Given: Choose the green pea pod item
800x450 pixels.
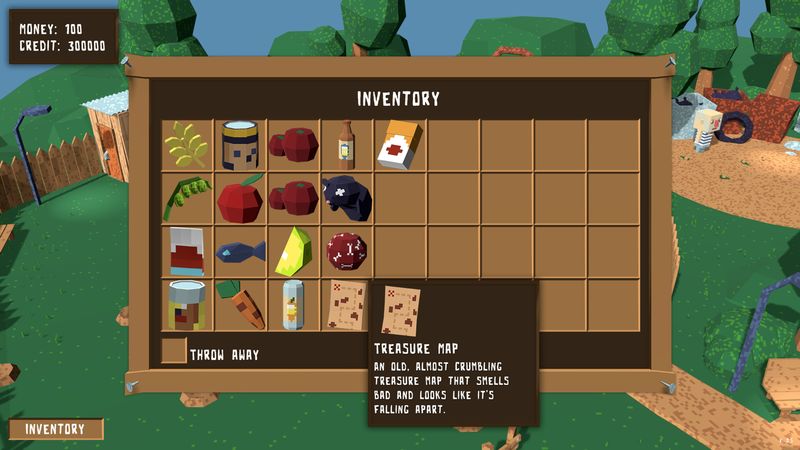Looking at the screenshot, I should [x=188, y=198].
